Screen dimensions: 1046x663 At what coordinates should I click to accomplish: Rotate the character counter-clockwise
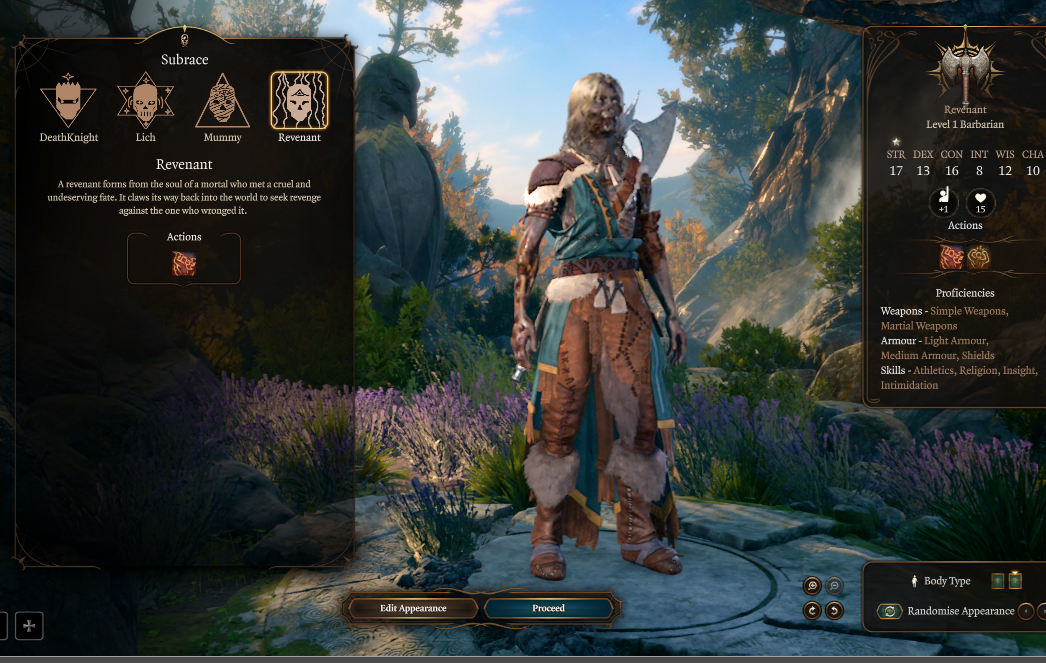834,610
